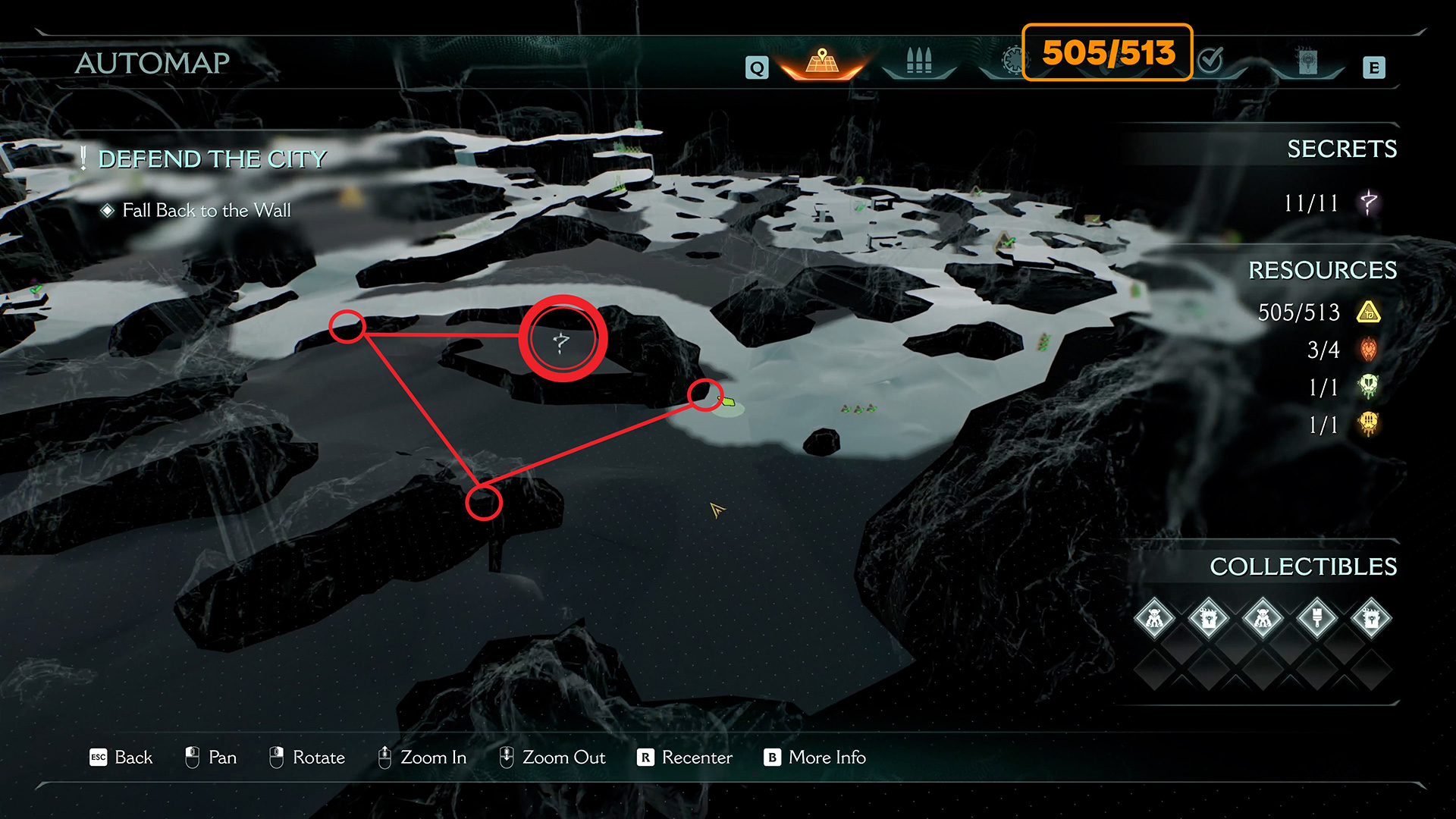Open the gear cog upgrades tab
This screenshot has width=1456, height=819.
[1012, 61]
